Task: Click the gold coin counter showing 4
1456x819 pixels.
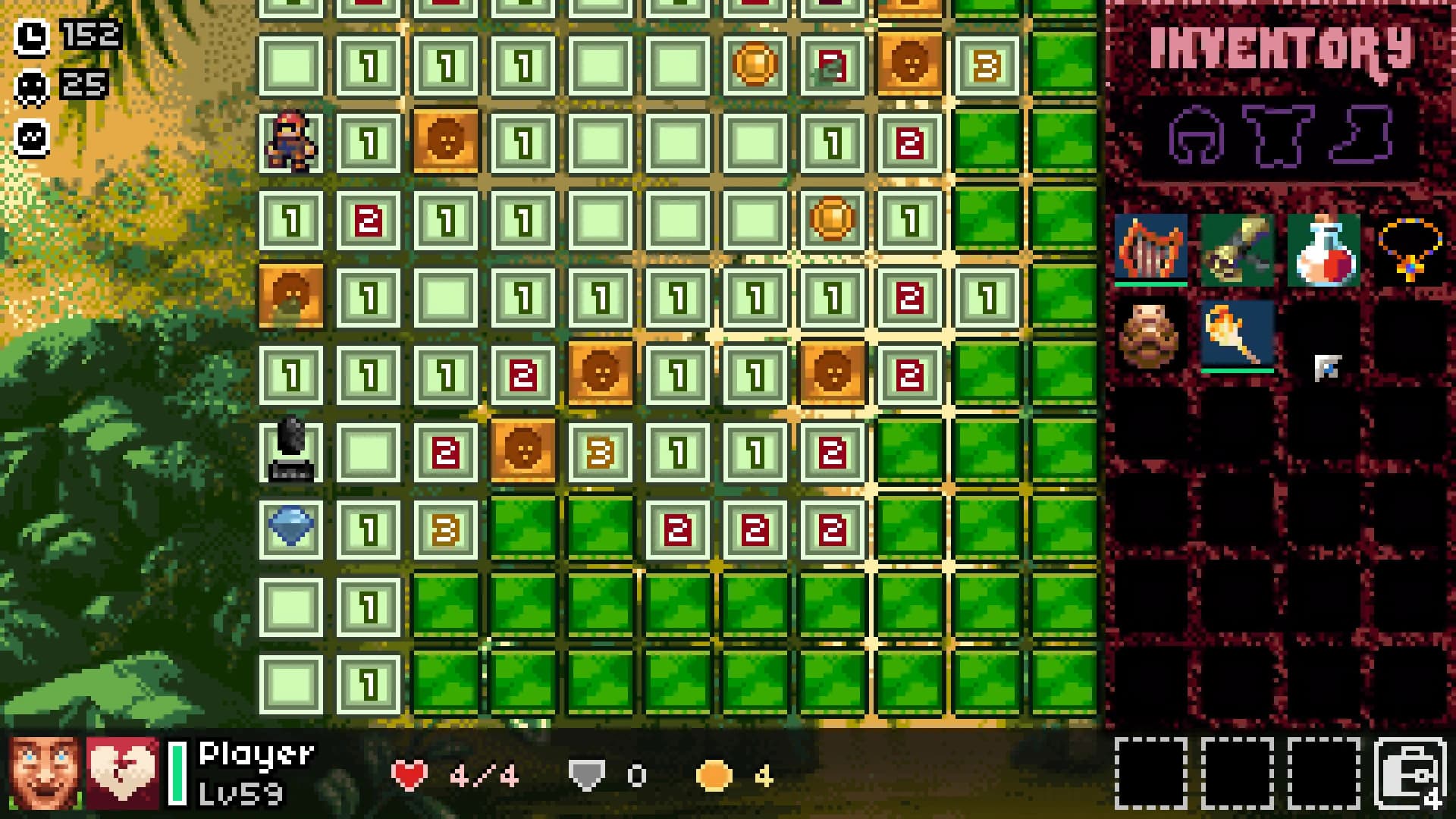Action: (718, 773)
